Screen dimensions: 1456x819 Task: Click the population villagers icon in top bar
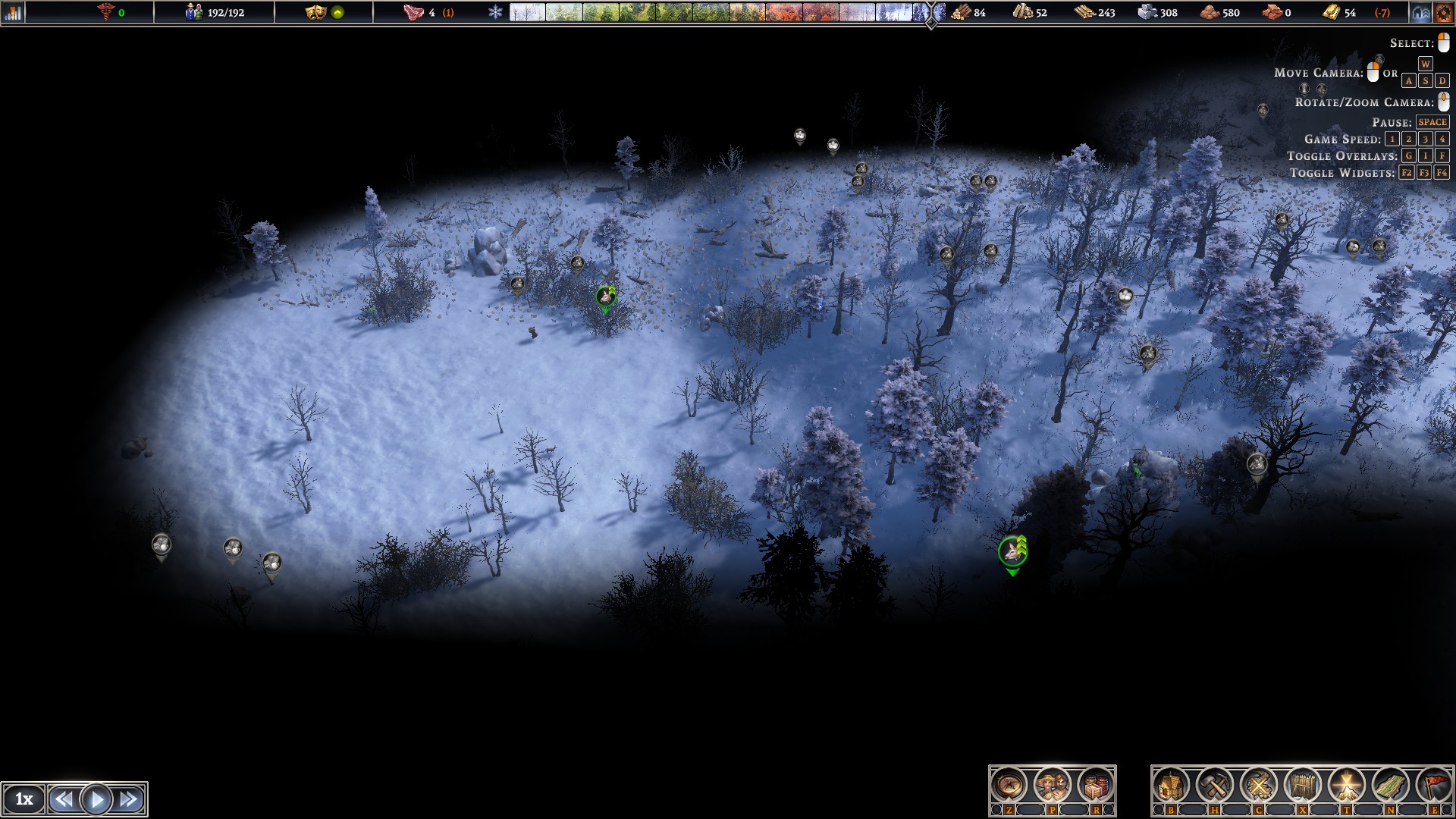tap(194, 12)
